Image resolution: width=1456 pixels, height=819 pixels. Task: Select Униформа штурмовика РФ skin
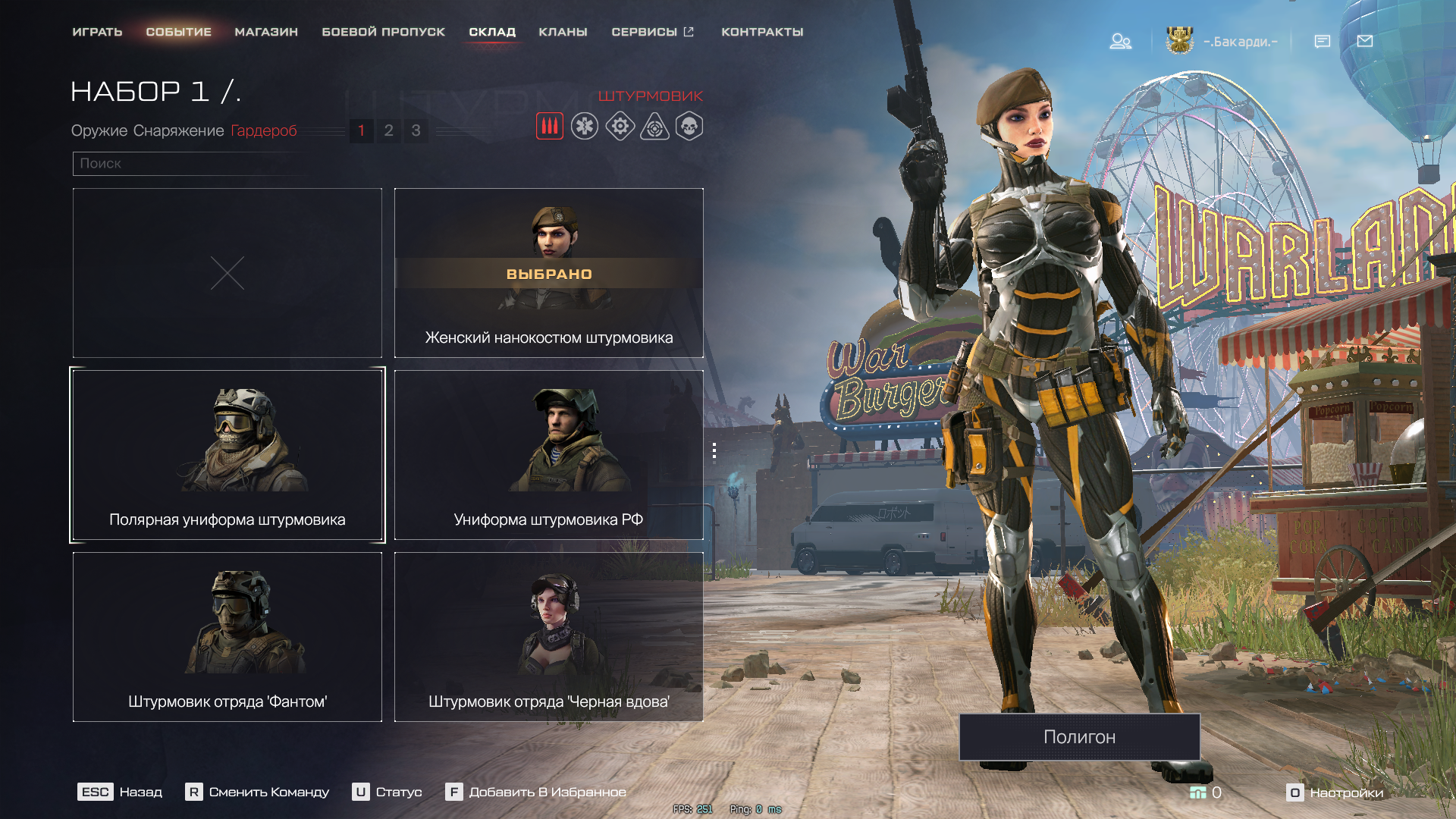[548, 455]
